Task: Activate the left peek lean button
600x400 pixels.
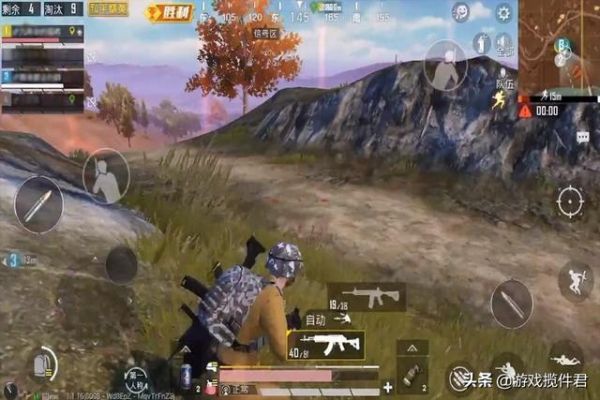Action: (104, 175)
